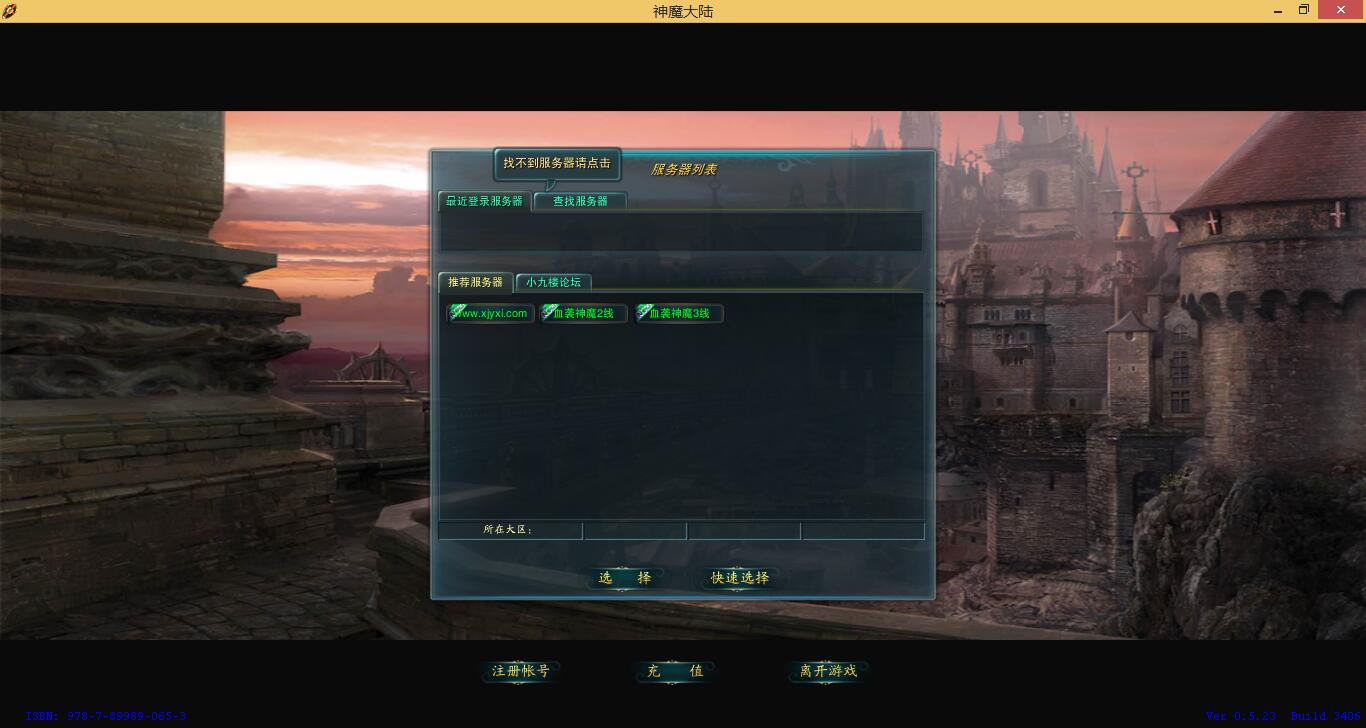Click the game logo in the title bar
Screen dimensions: 1366x728
[x=12, y=10]
